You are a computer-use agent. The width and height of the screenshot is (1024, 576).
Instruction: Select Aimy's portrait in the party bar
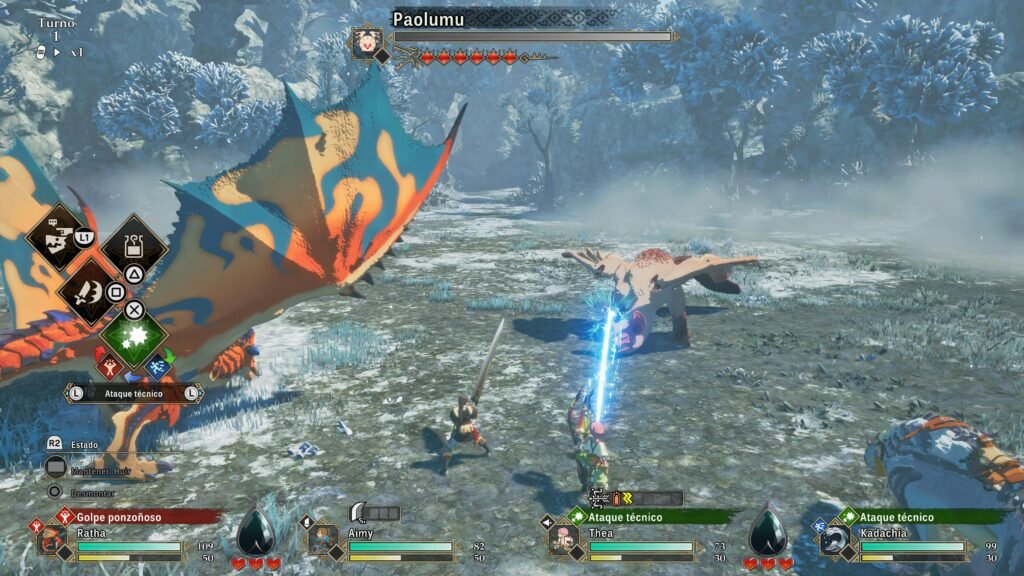[323, 540]
